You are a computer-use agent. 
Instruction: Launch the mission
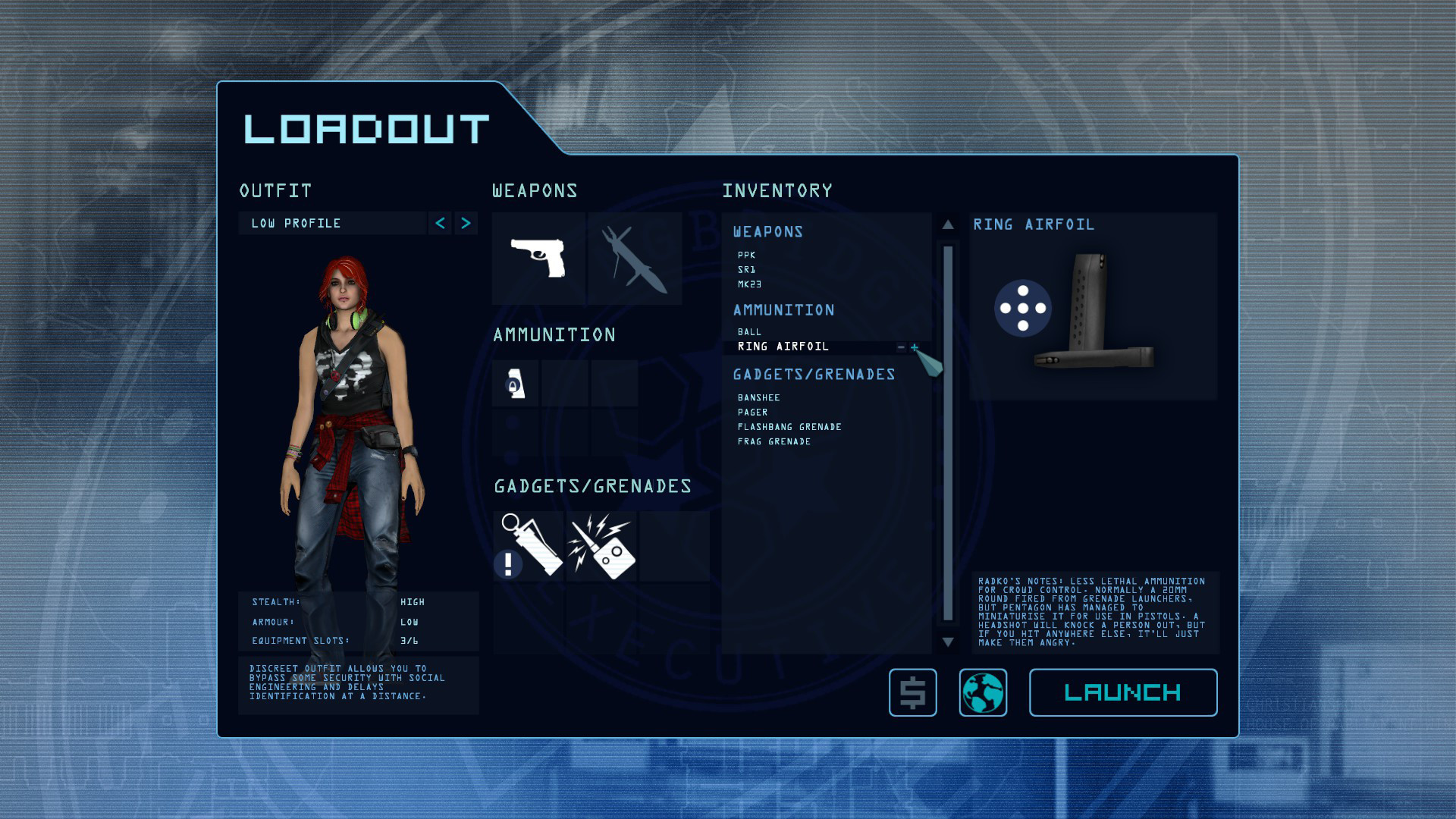[1122, 692]
